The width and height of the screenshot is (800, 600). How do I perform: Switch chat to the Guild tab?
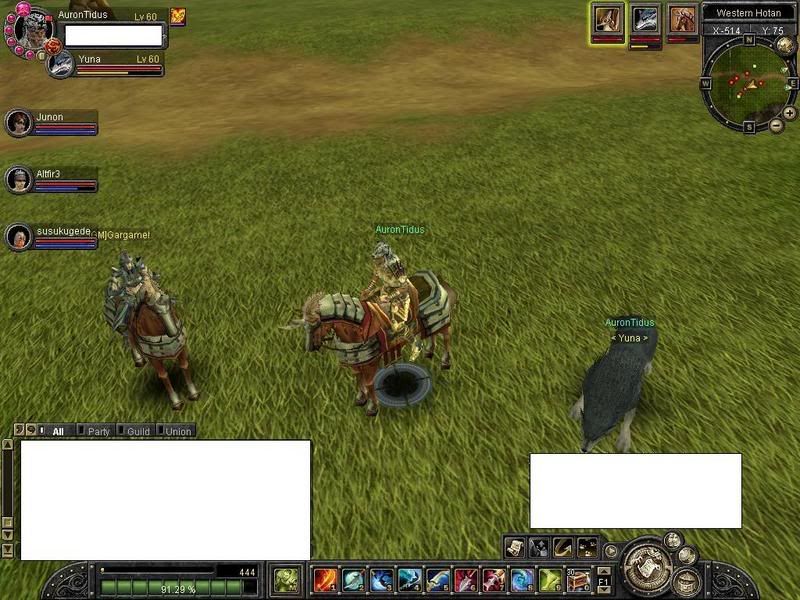point(138,432)
